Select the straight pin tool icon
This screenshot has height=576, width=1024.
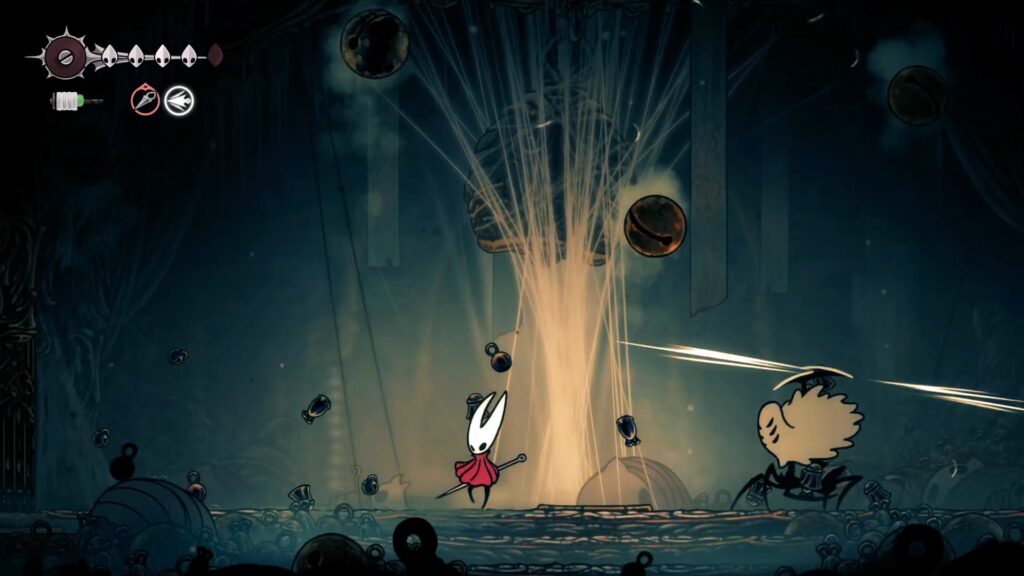pyautogui.click(x=146, y=100)
